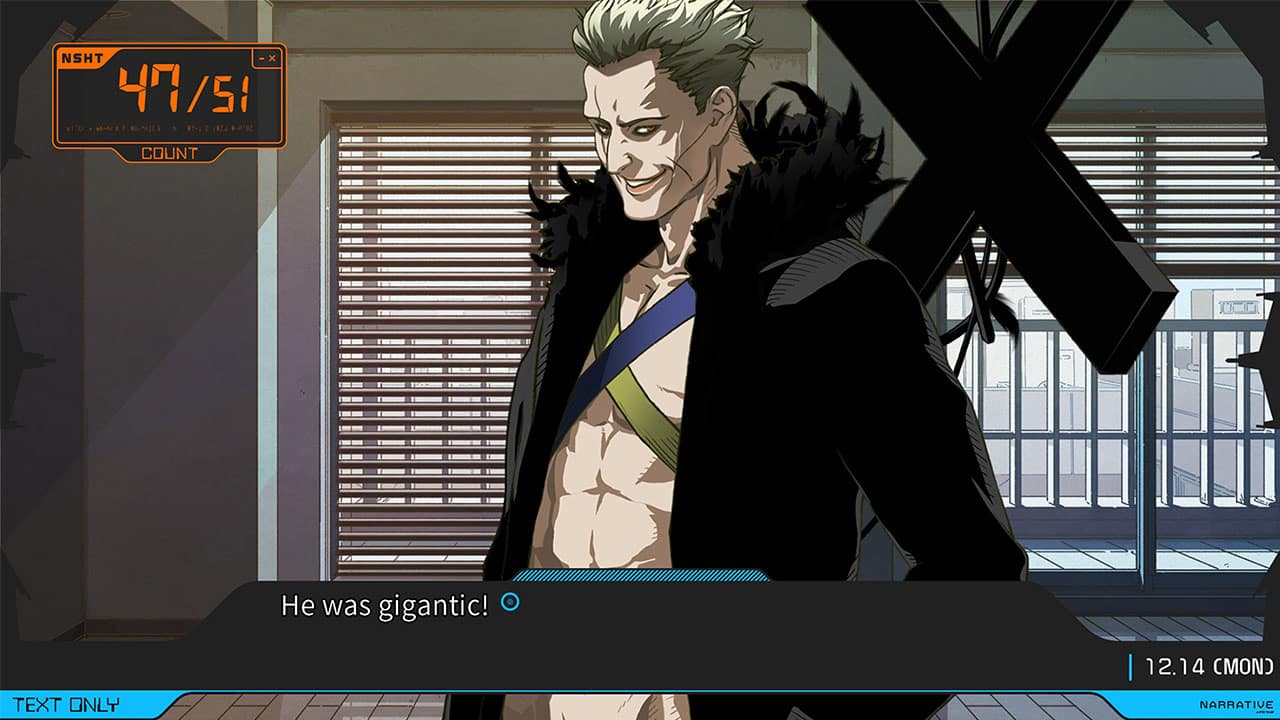Click the NARRATIVE logo at bottom right
The height and width of the screenshot is (720, 1280).
click(x=1235, y=705)
